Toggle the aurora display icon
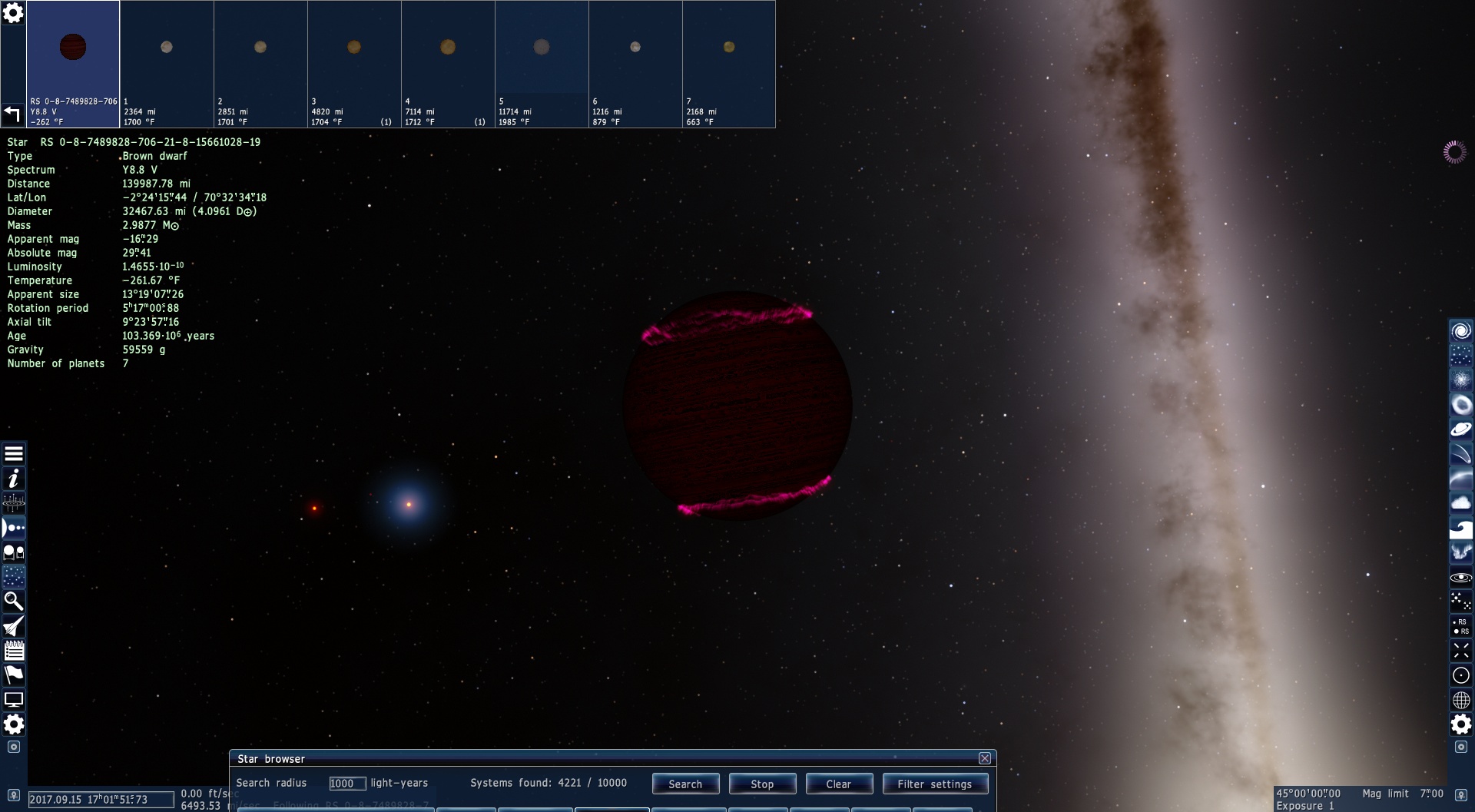The width and height of the screenshot is (1475, 812). click(x=1460, y=552)
